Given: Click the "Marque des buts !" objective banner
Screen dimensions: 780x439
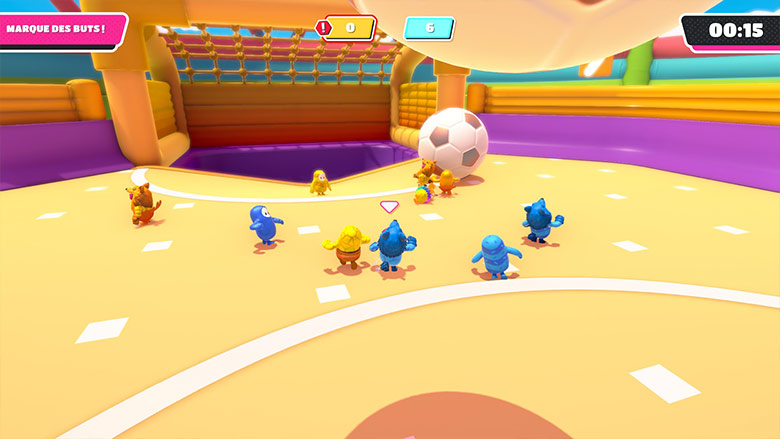Looking at the screenshot, I should coord(60,29).
